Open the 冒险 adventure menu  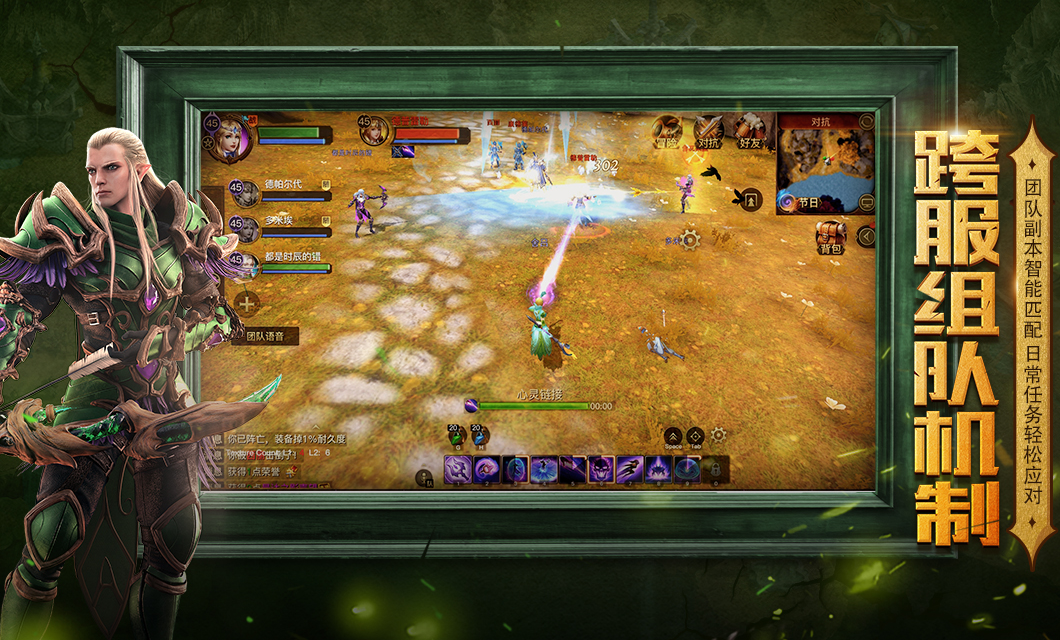tap(667, 131)
